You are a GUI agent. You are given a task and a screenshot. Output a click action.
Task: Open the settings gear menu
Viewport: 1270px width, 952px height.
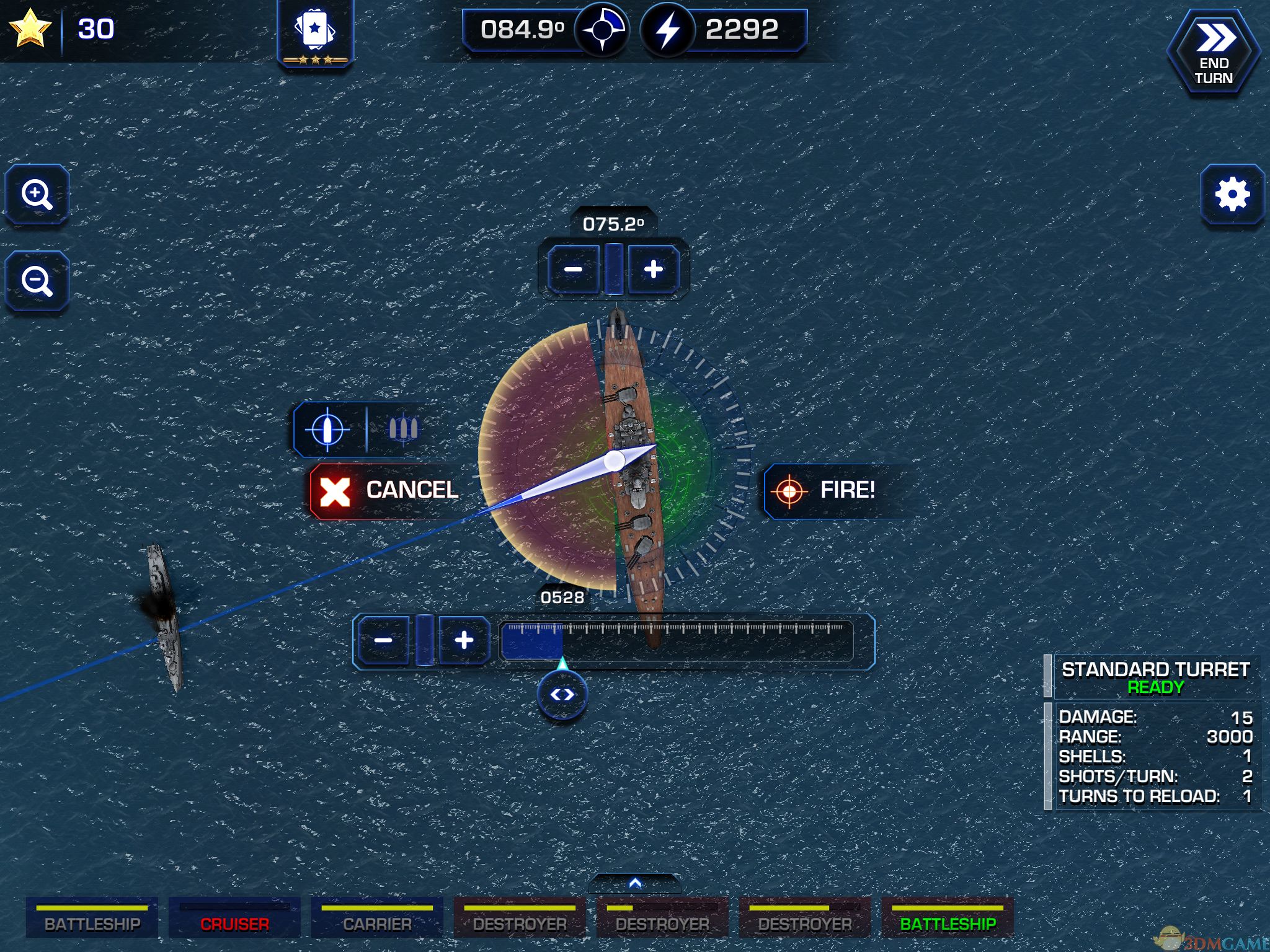click(x=1232, y=195)
